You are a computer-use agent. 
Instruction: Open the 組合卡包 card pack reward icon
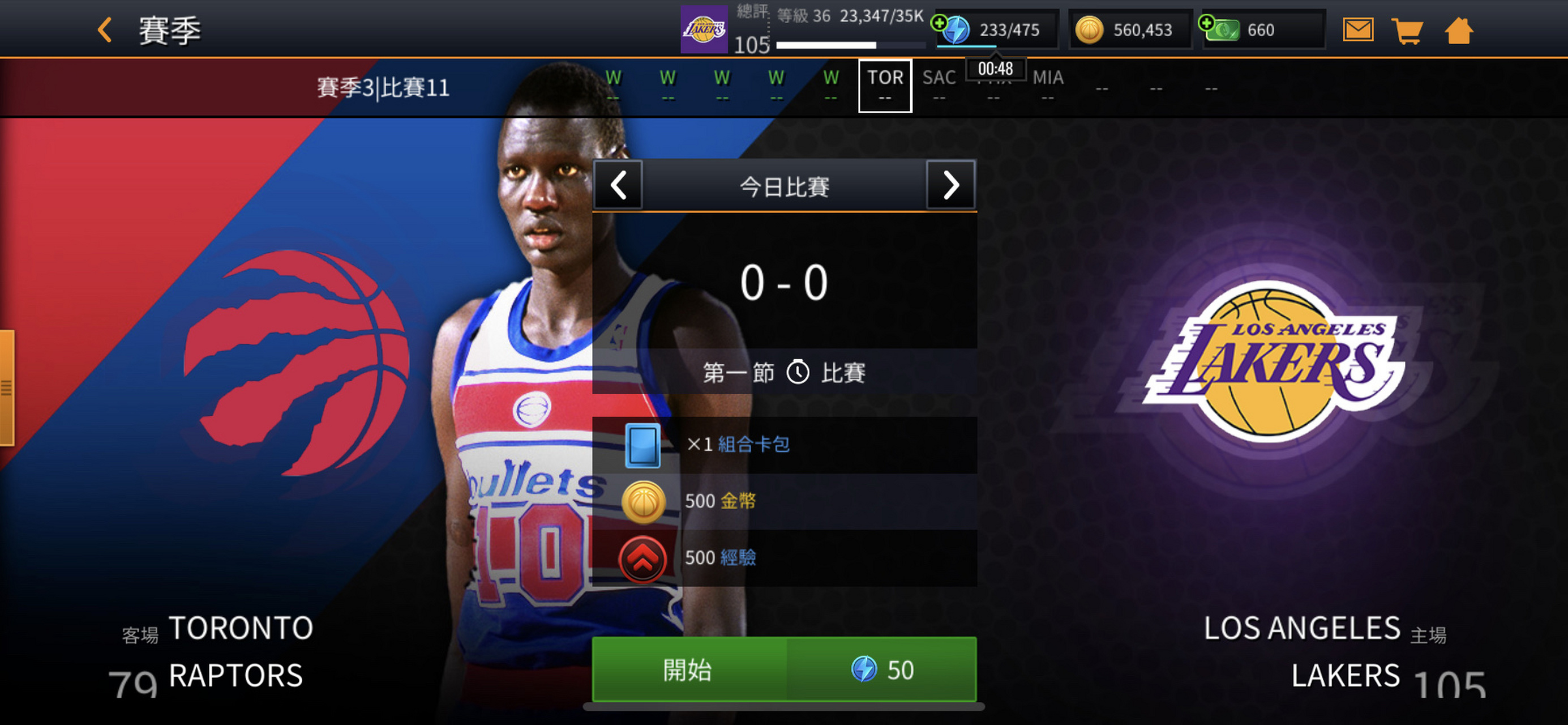[644, 444]
